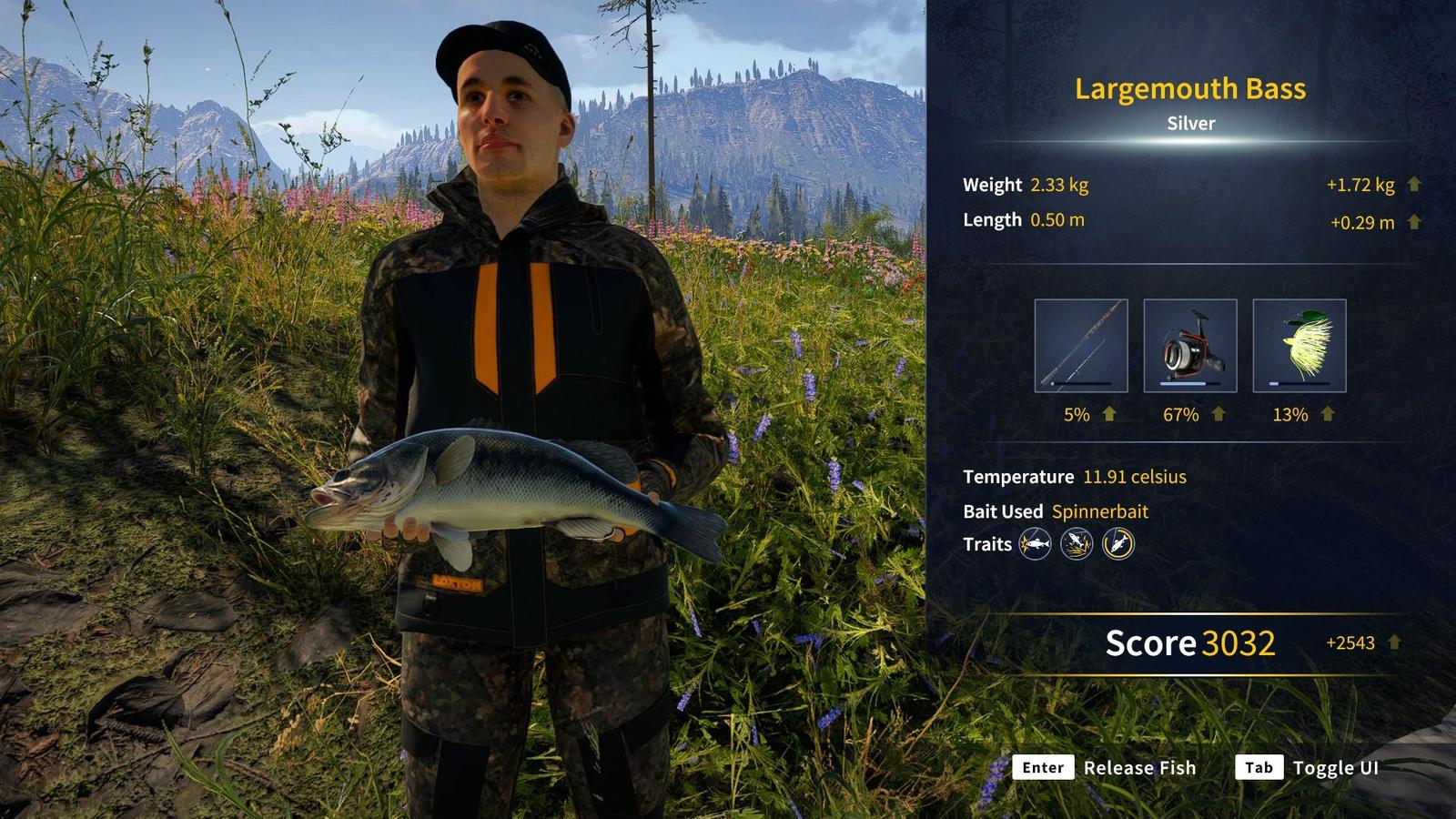Select the yellow spinnerbait lure slot

pos(1299,346)
